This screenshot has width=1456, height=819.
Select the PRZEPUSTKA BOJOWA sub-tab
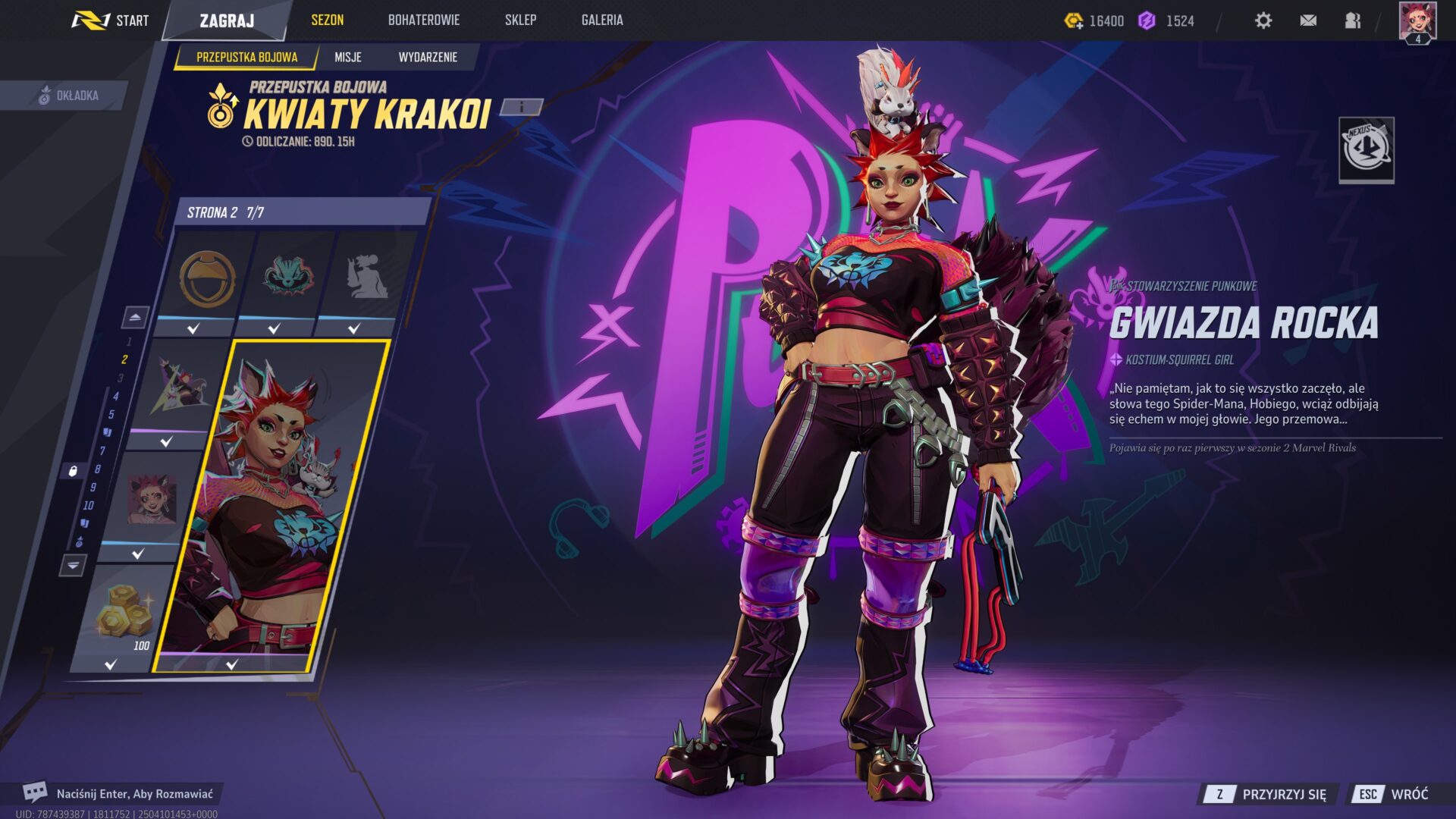click(246, 57)
